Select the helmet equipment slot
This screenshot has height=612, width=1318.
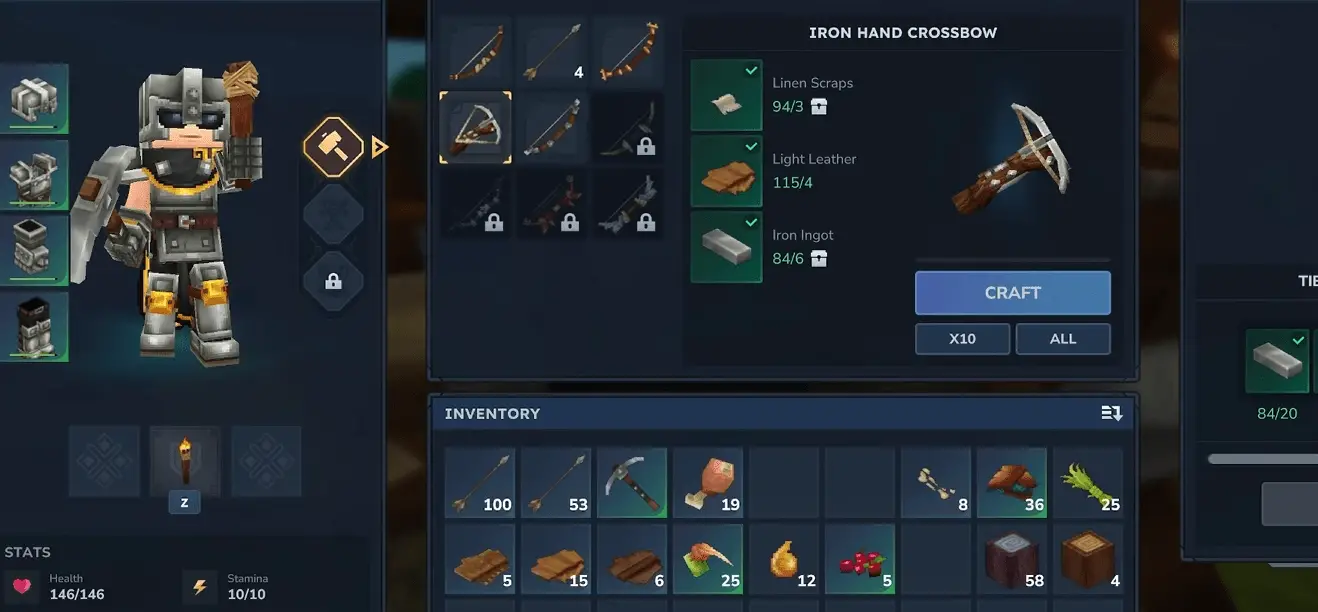tap(35, 98)
